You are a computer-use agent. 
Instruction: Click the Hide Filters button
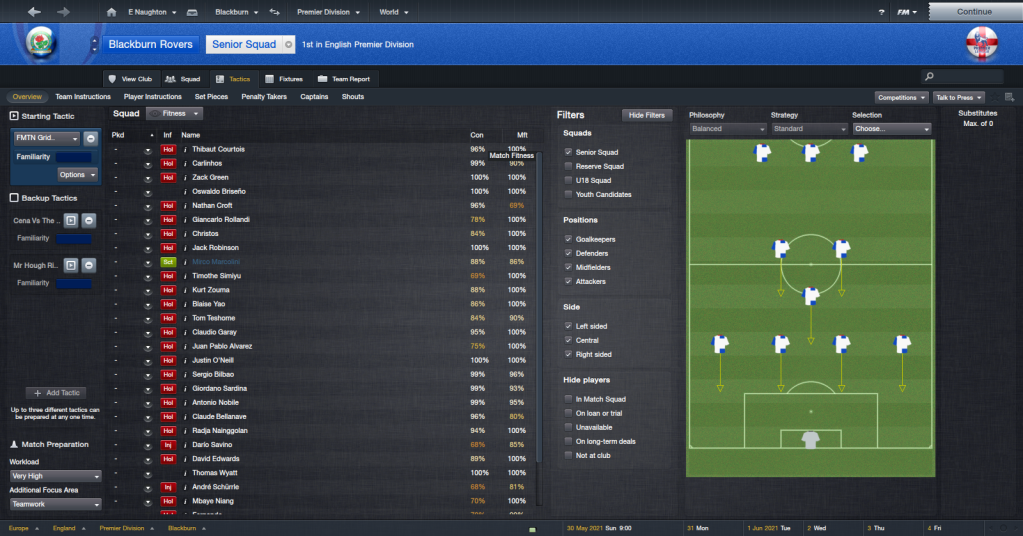[x=646, y=115]
